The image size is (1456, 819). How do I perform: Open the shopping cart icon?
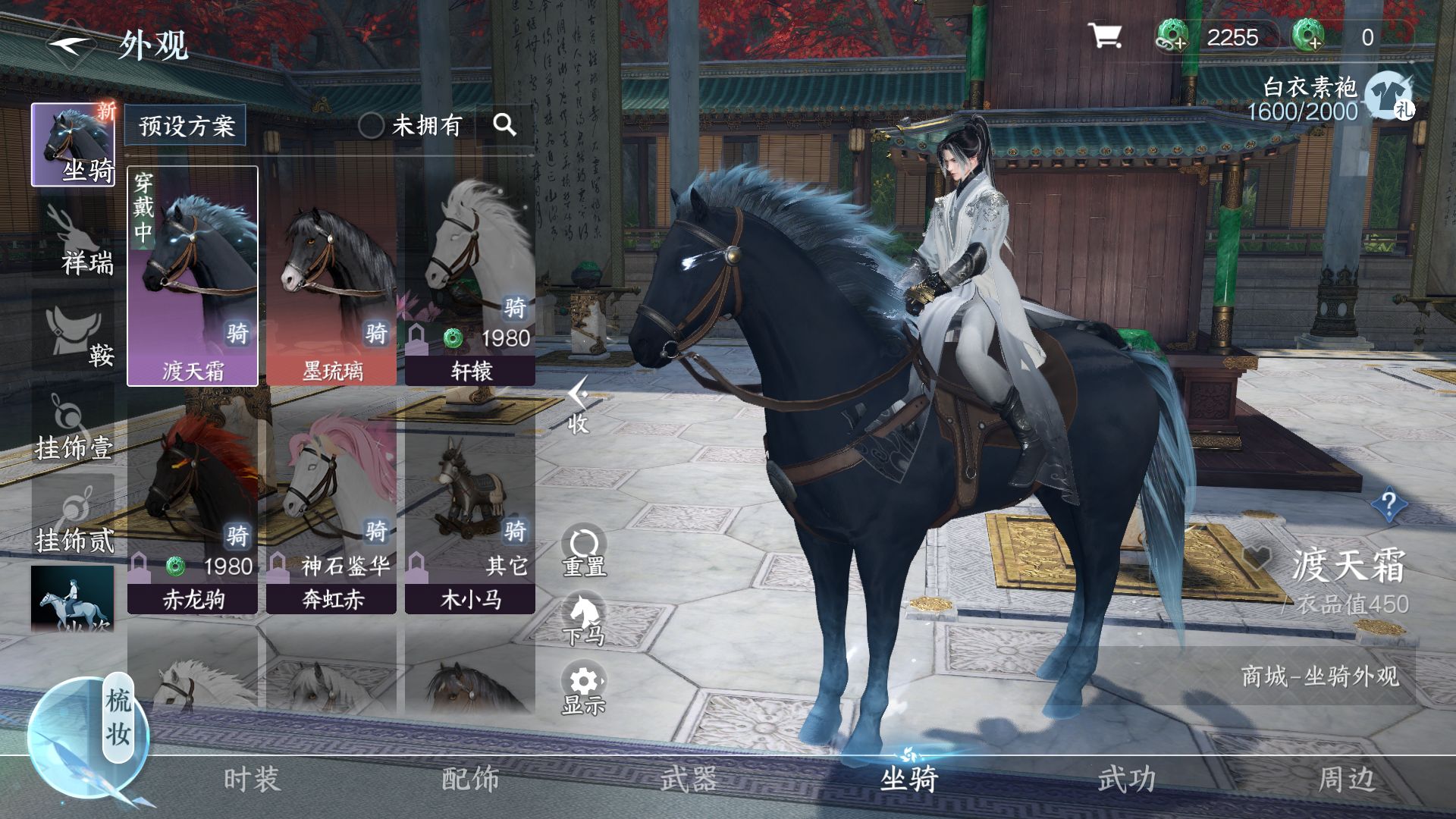point(1104,36)
